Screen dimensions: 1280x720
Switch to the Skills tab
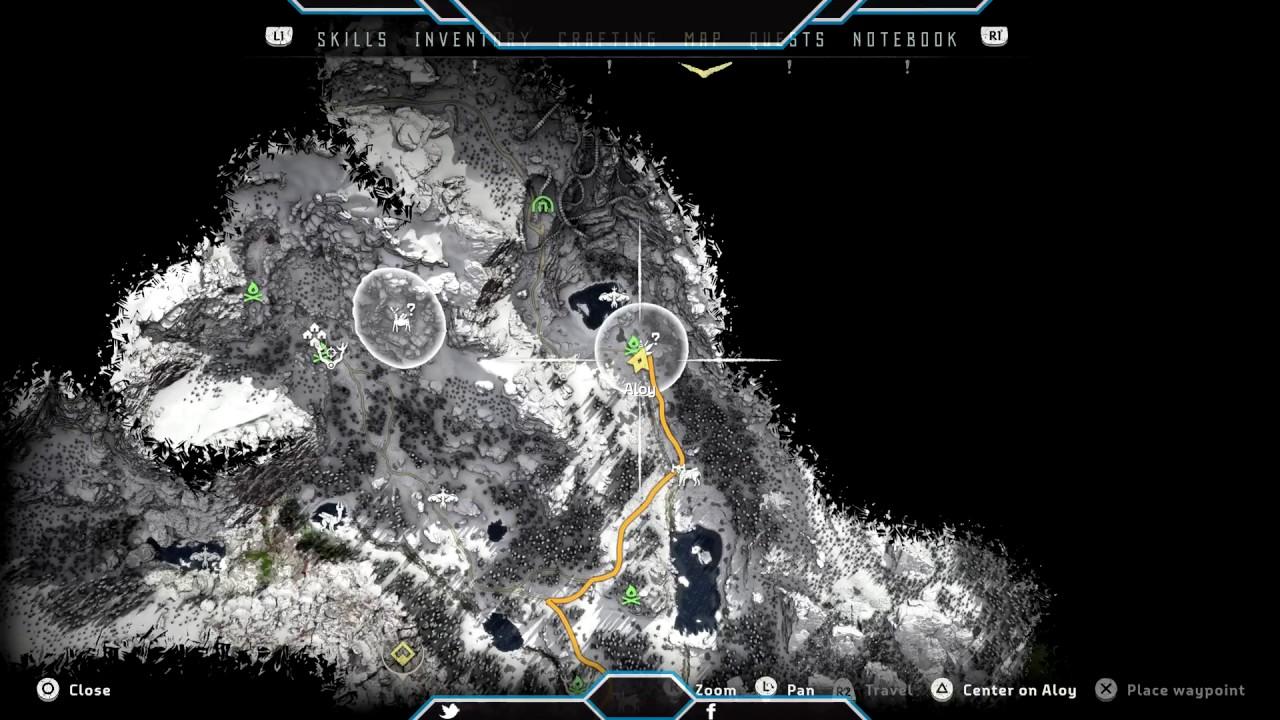click(x=352, y=40)
